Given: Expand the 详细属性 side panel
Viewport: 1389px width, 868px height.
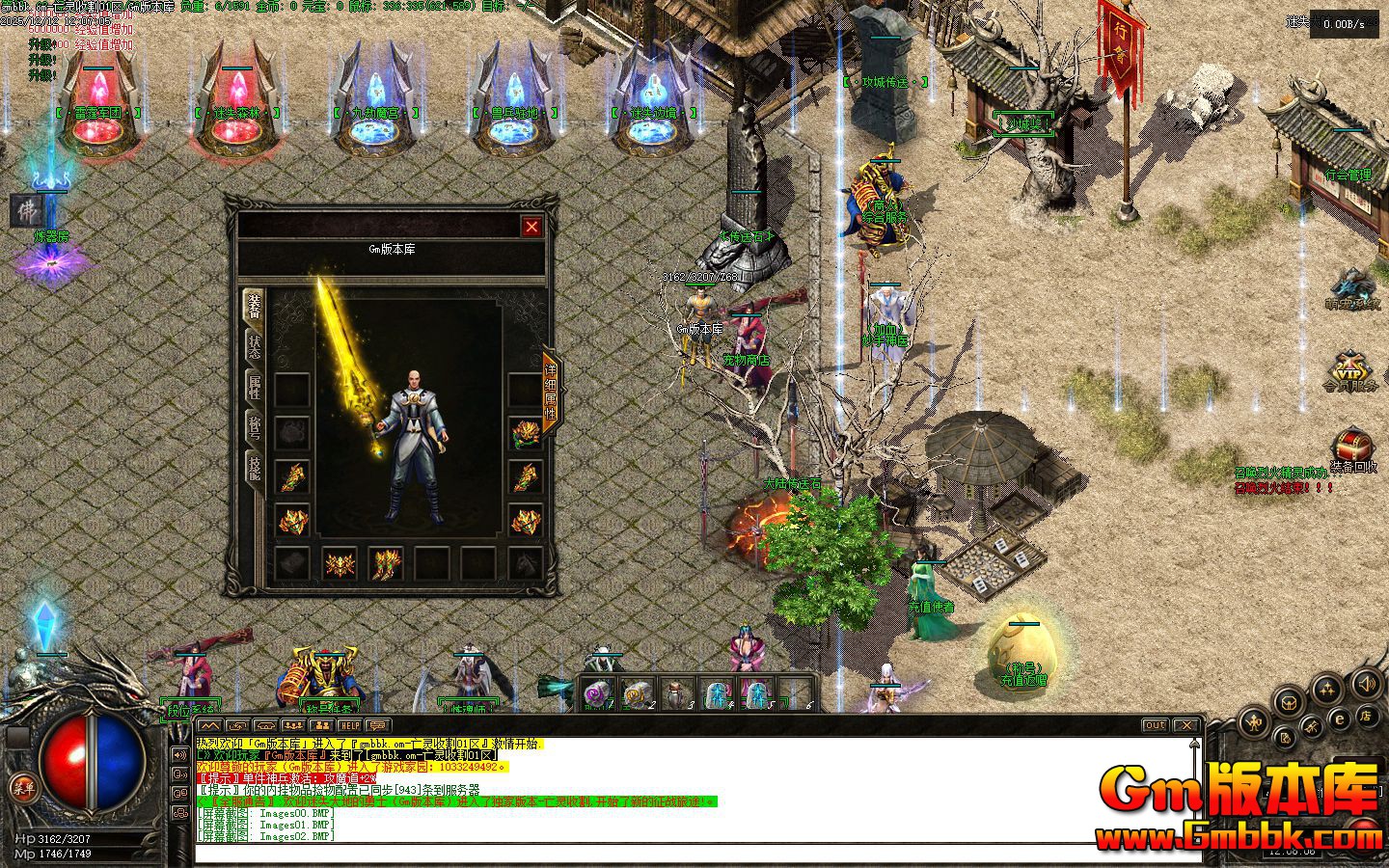Looking at the screenshot, I should click(x=551, y=392).
